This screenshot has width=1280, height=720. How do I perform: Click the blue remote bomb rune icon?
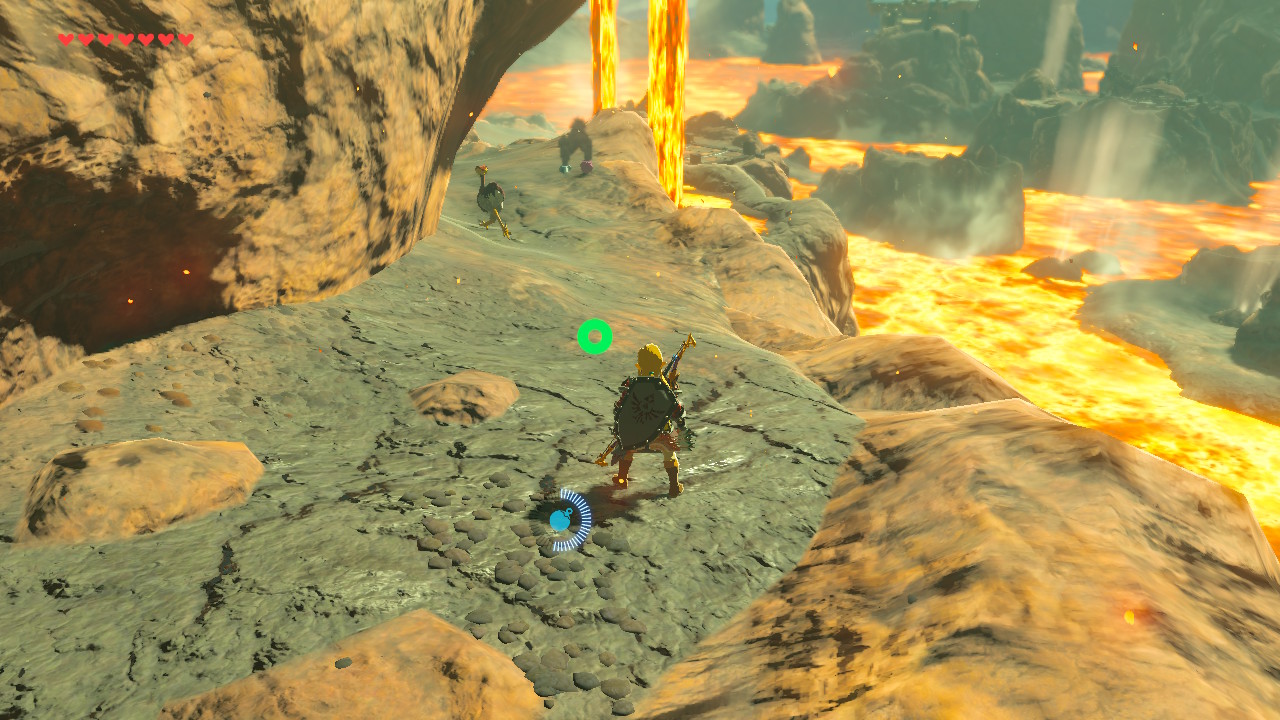click(561, 520)
